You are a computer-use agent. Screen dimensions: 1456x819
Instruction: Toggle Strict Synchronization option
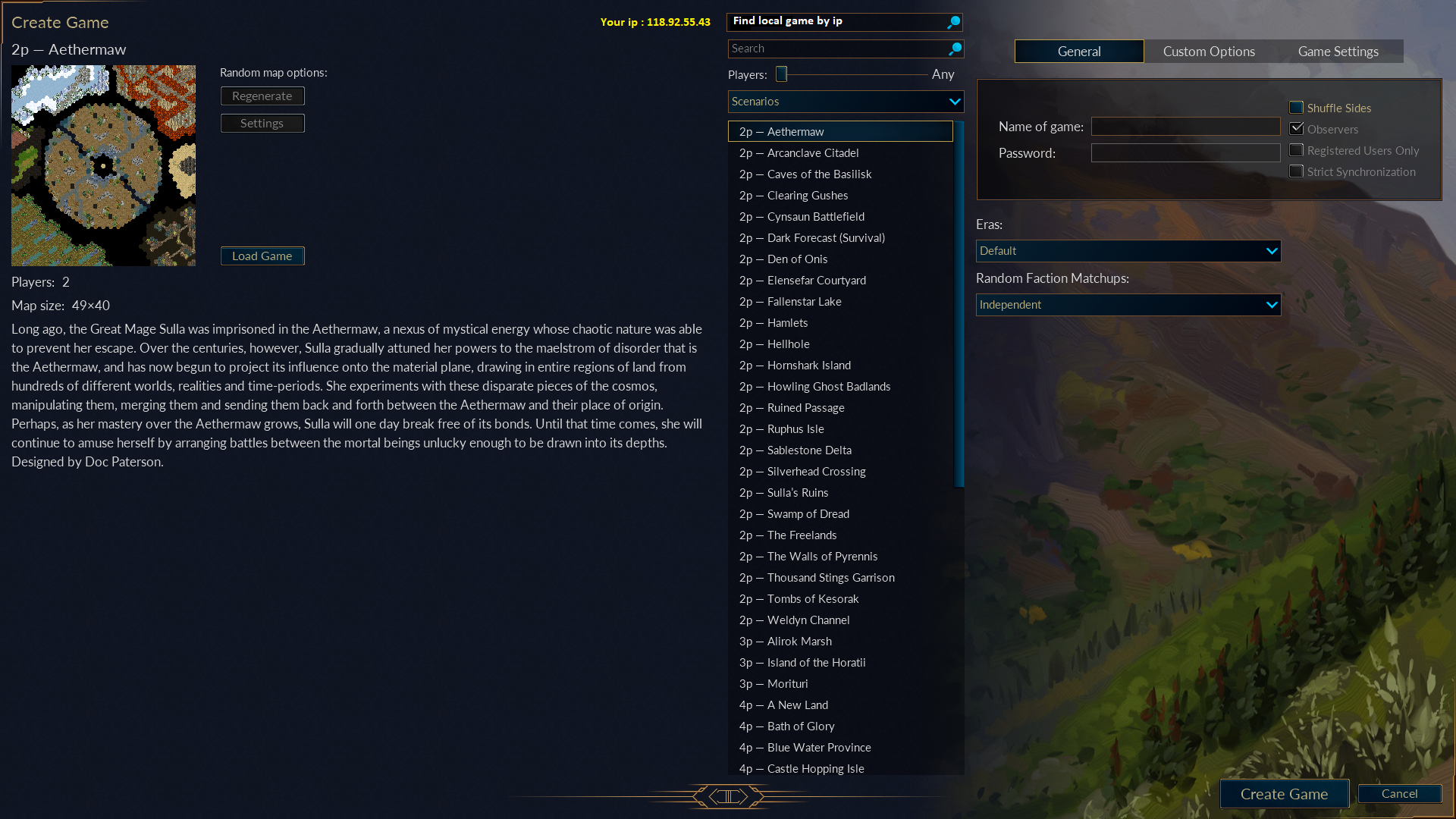[x=1297, y=171]
